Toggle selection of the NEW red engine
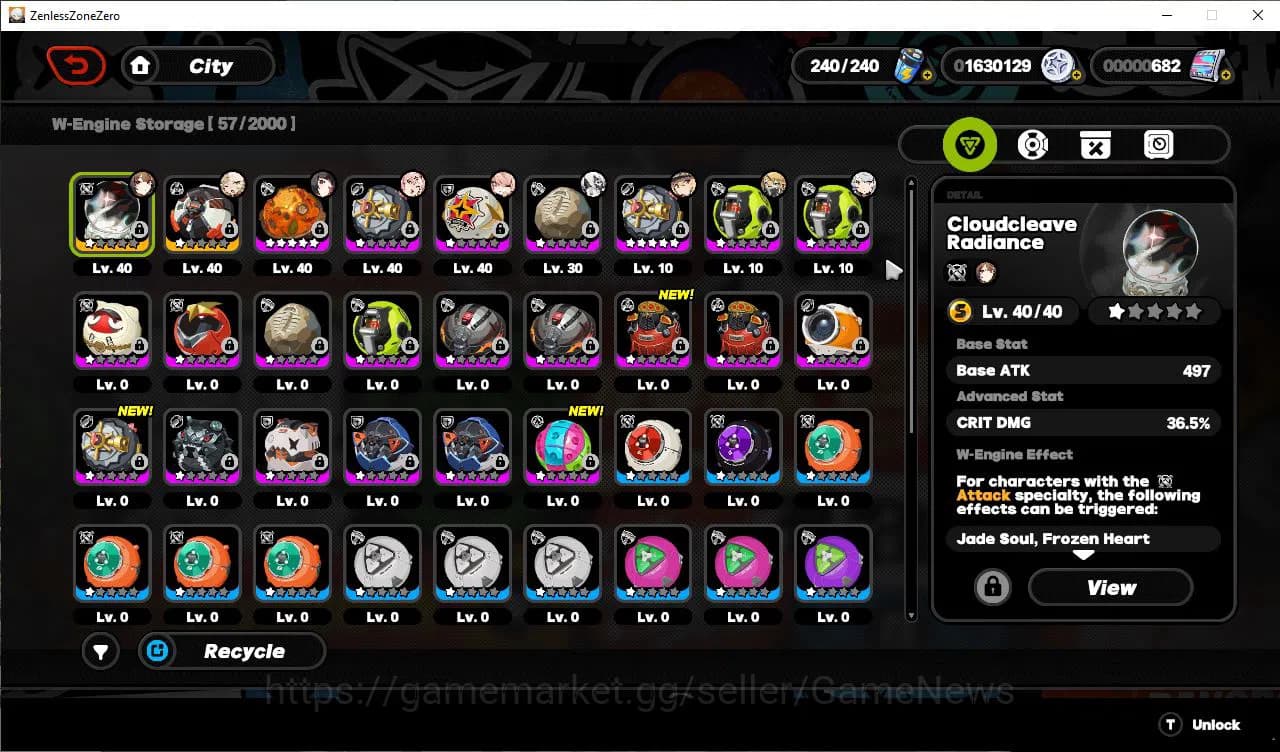This screenshot has height=752, width=1280. pyautogui.click(x=652, y=330)
